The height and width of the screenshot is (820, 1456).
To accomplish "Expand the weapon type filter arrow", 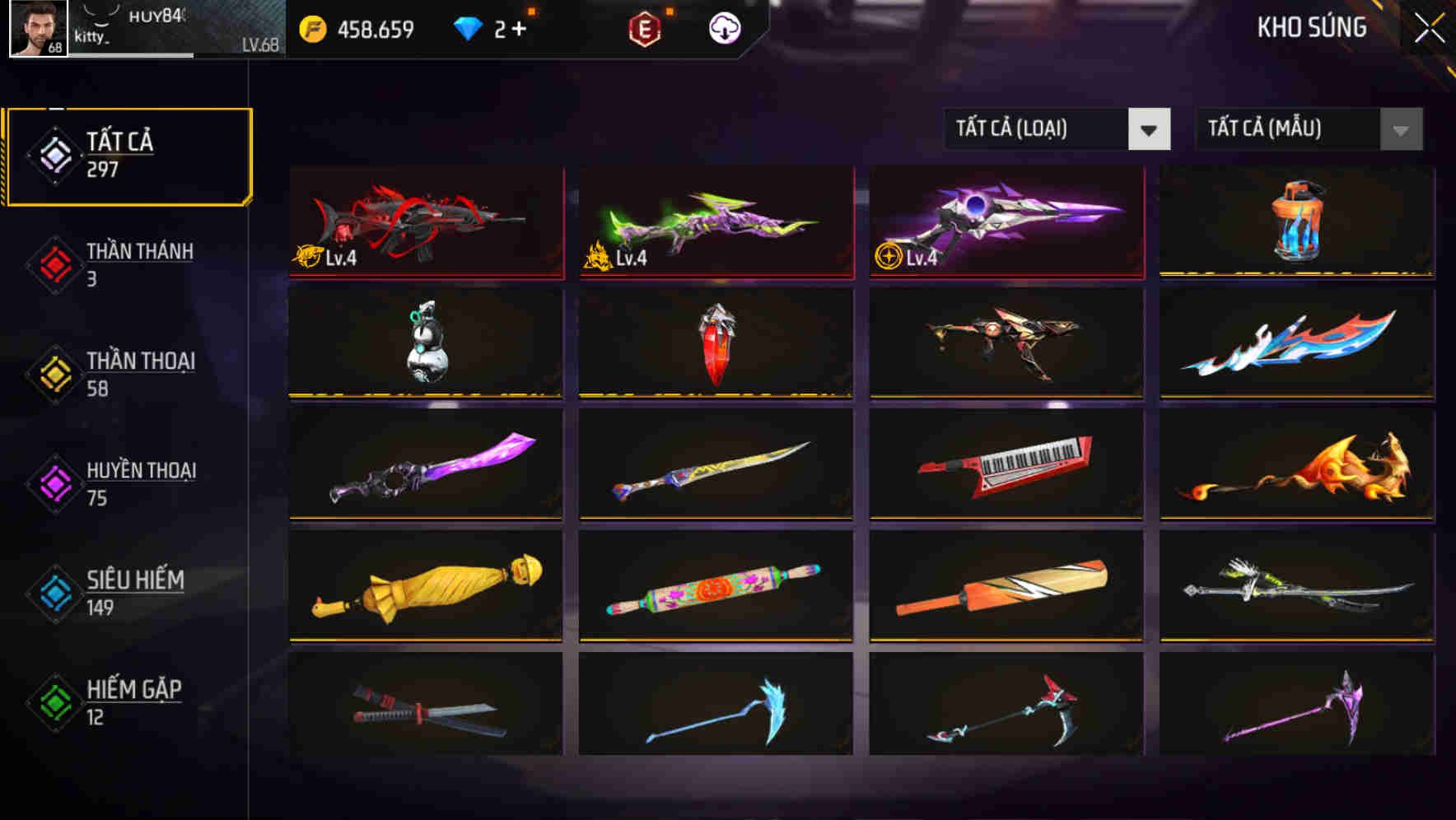I will coord(1150,129).
